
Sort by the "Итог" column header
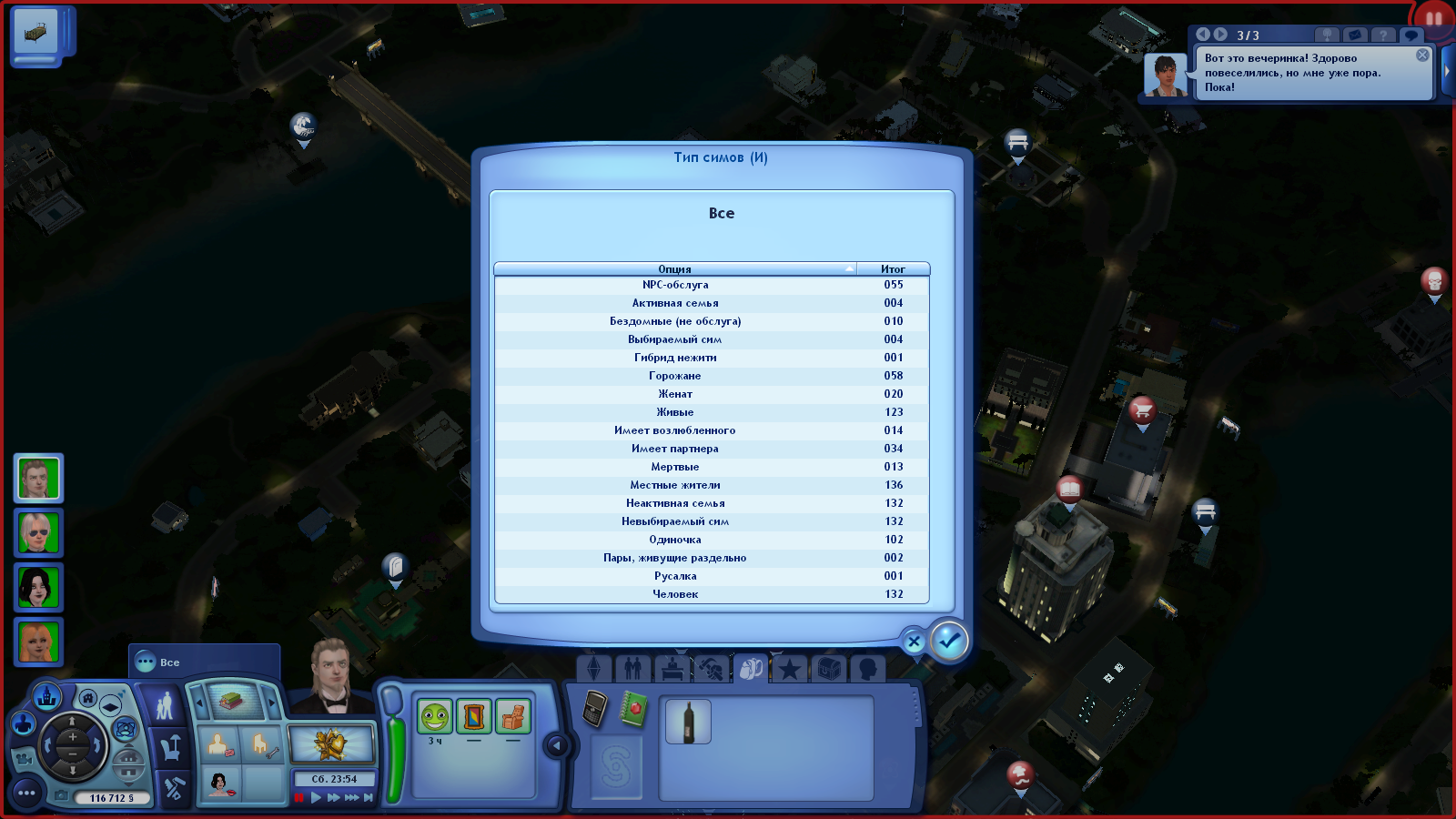coord(893,269)
